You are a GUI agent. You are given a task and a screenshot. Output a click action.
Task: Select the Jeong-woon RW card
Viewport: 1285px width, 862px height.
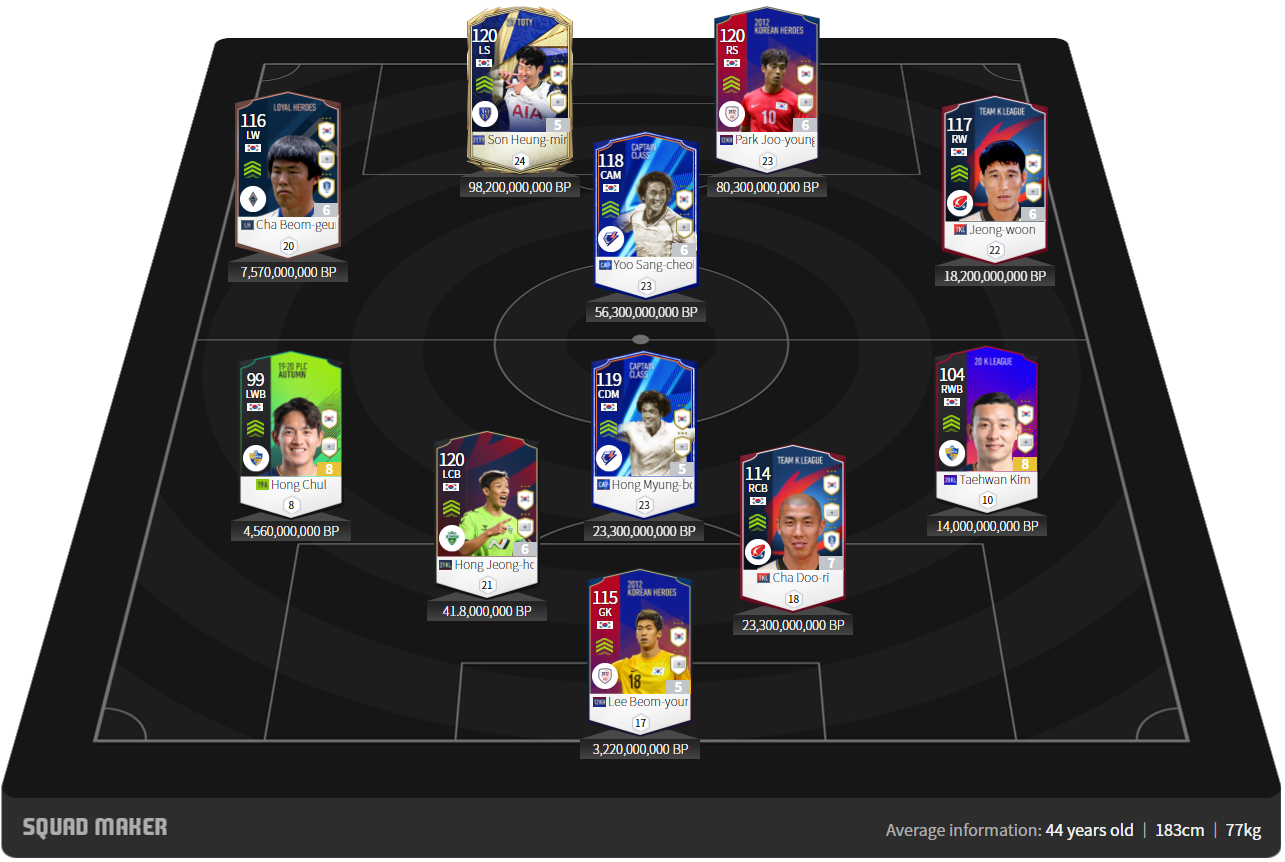994,175
